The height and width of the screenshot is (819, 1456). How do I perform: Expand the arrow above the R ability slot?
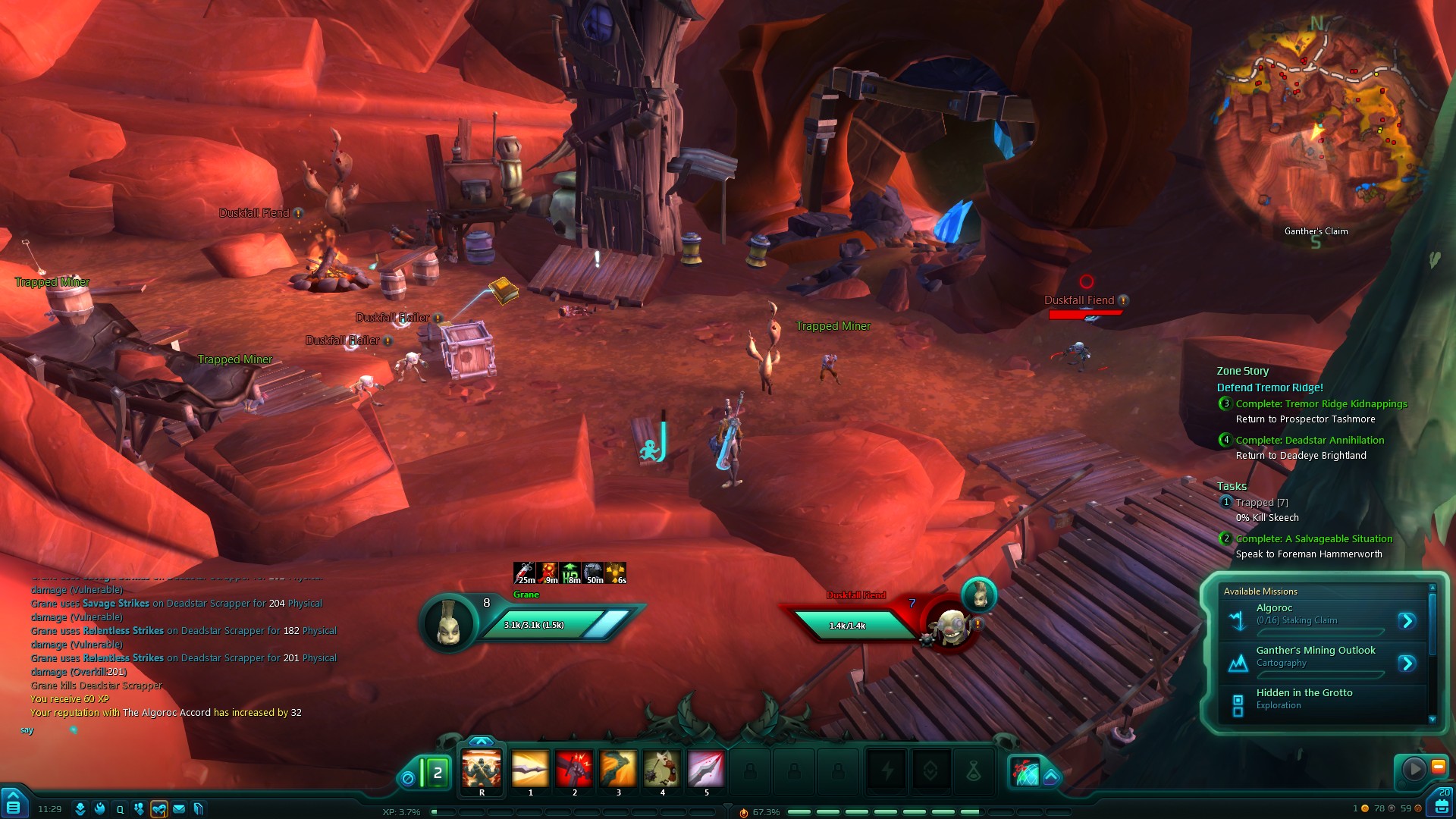click(x=482, y=741)
